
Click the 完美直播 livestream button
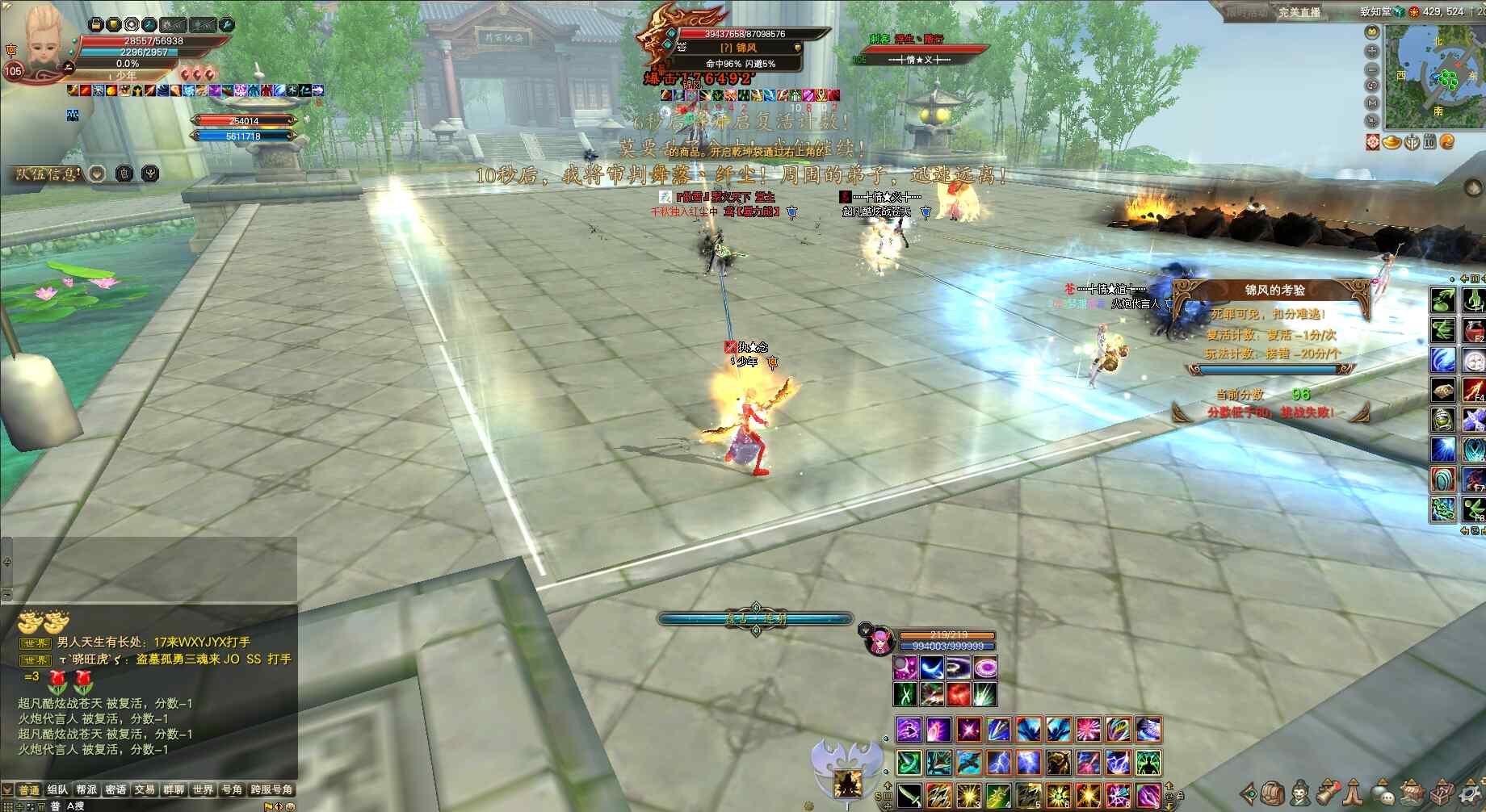(1299, 12)
